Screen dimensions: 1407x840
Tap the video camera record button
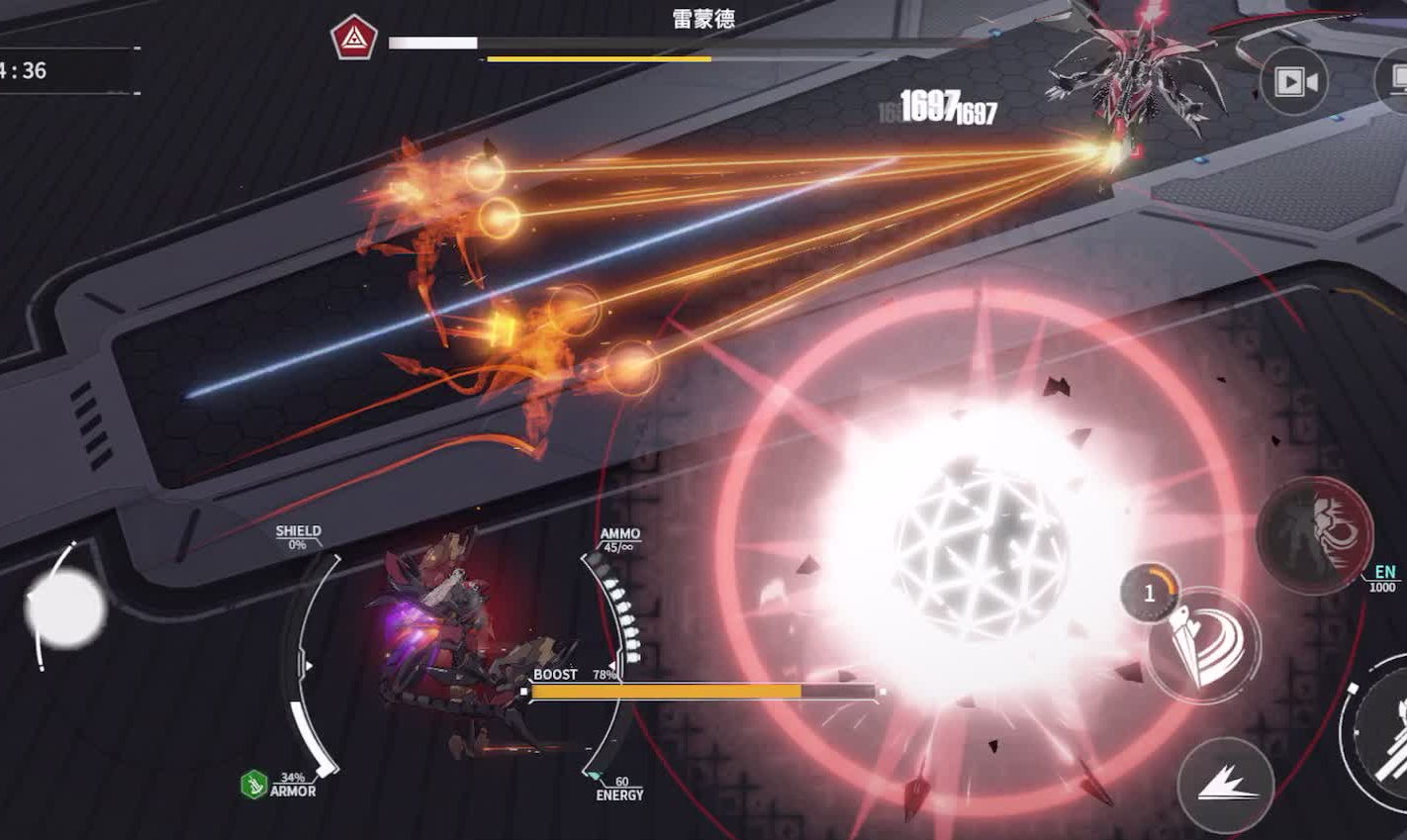pos(1294,81)
